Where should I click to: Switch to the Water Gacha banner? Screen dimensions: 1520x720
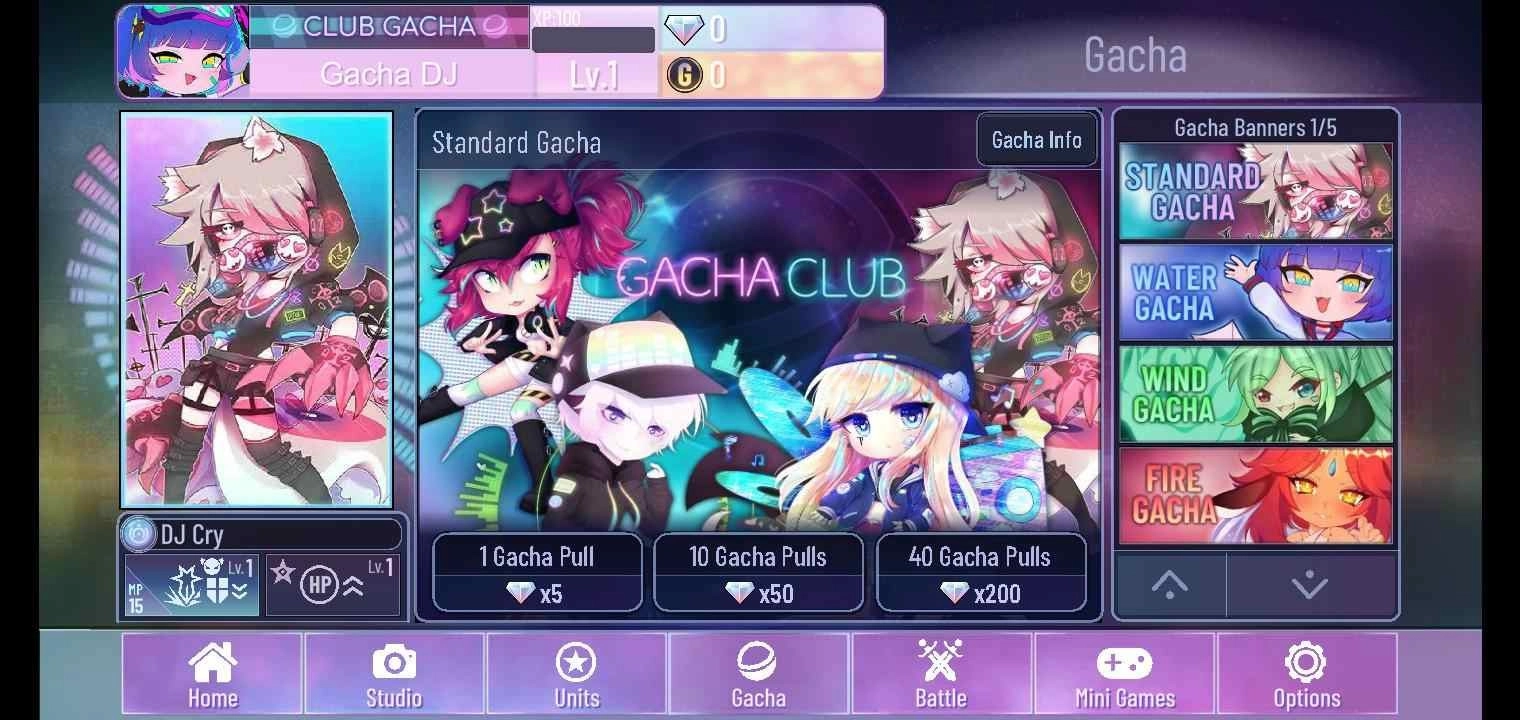[x=1255, y=292]
